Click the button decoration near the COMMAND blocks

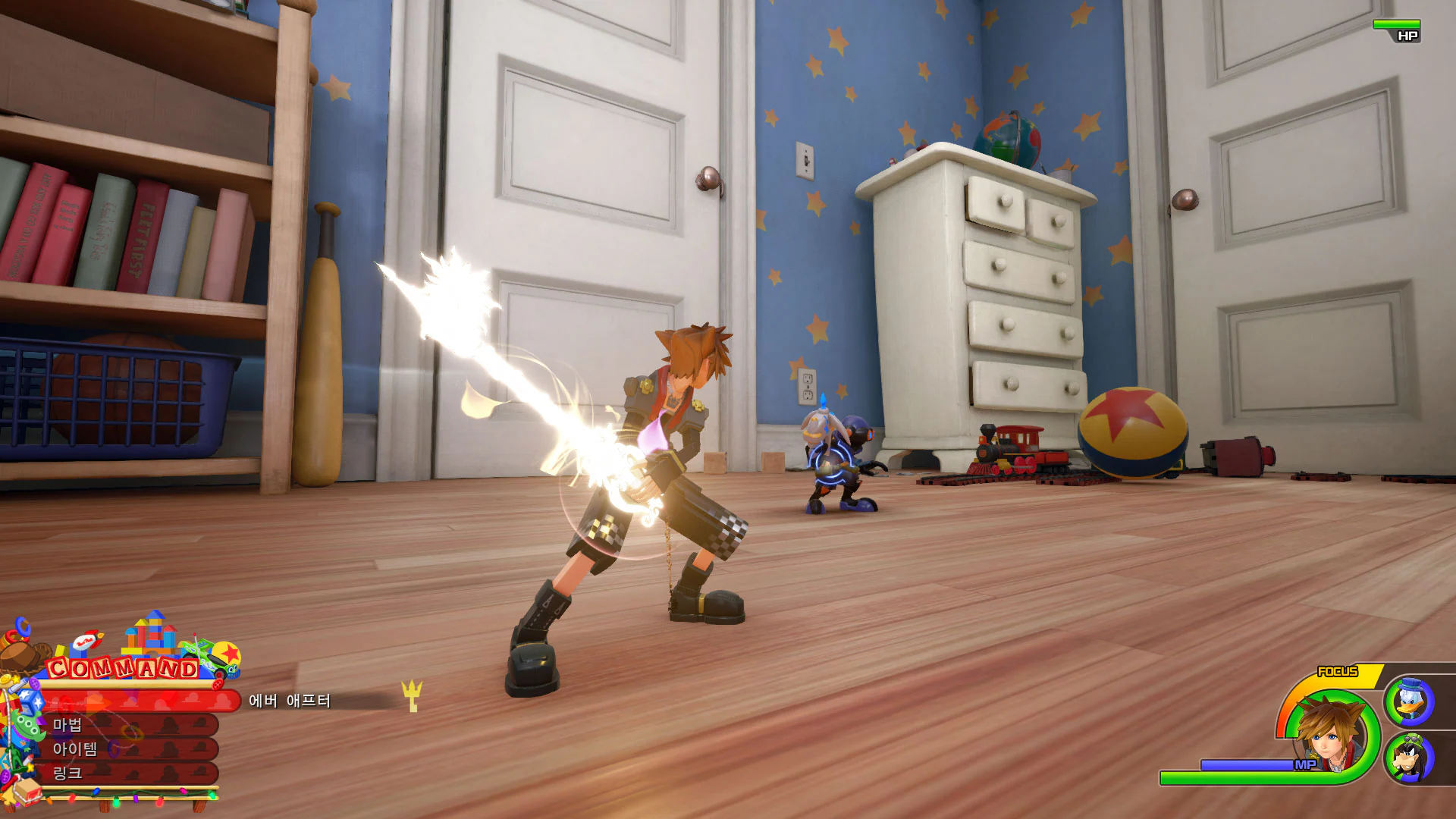coord(218,683)
